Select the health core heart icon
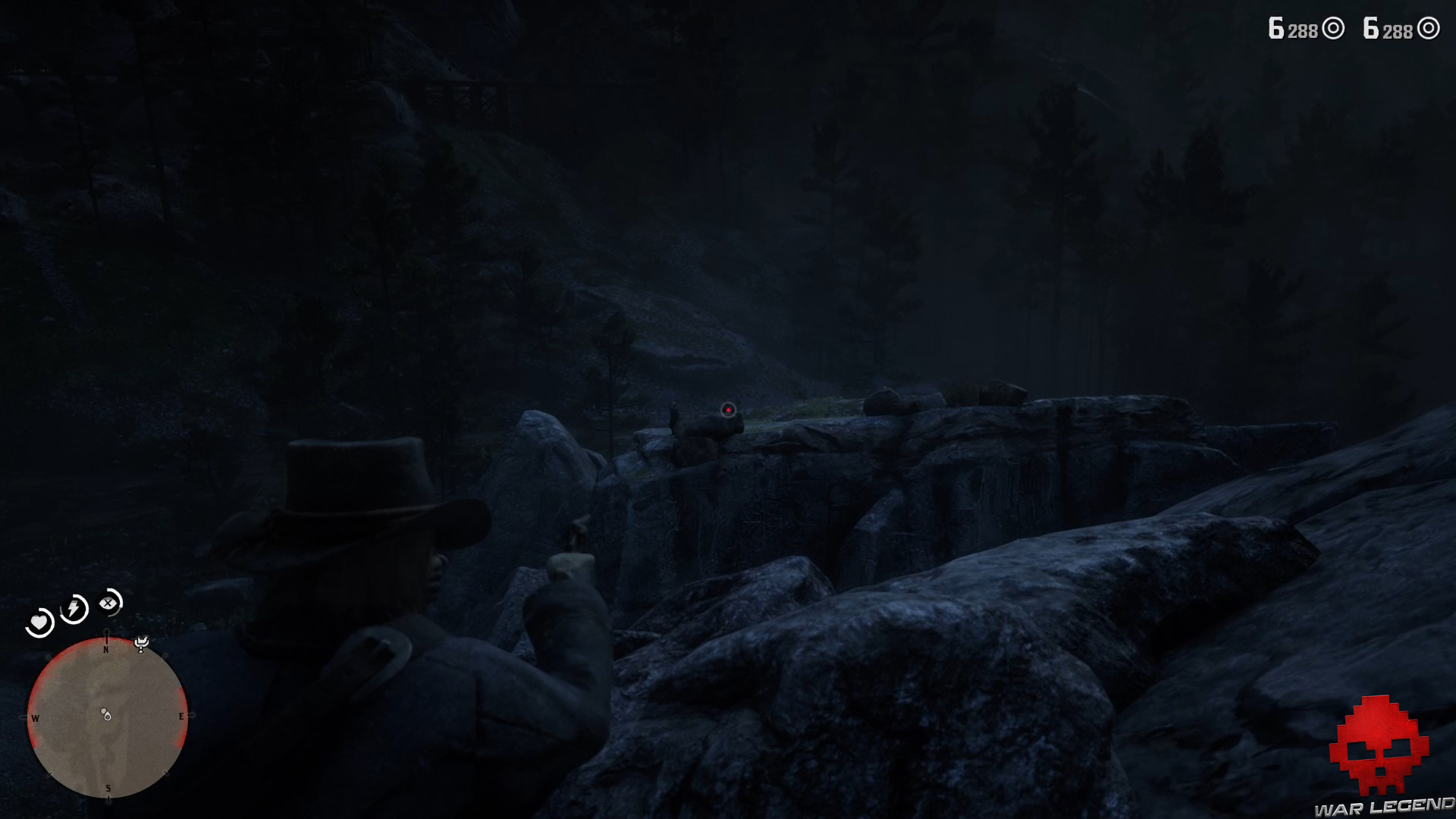Image resolution: width=1456 pixels, height=819 pixels. [40, 621]
